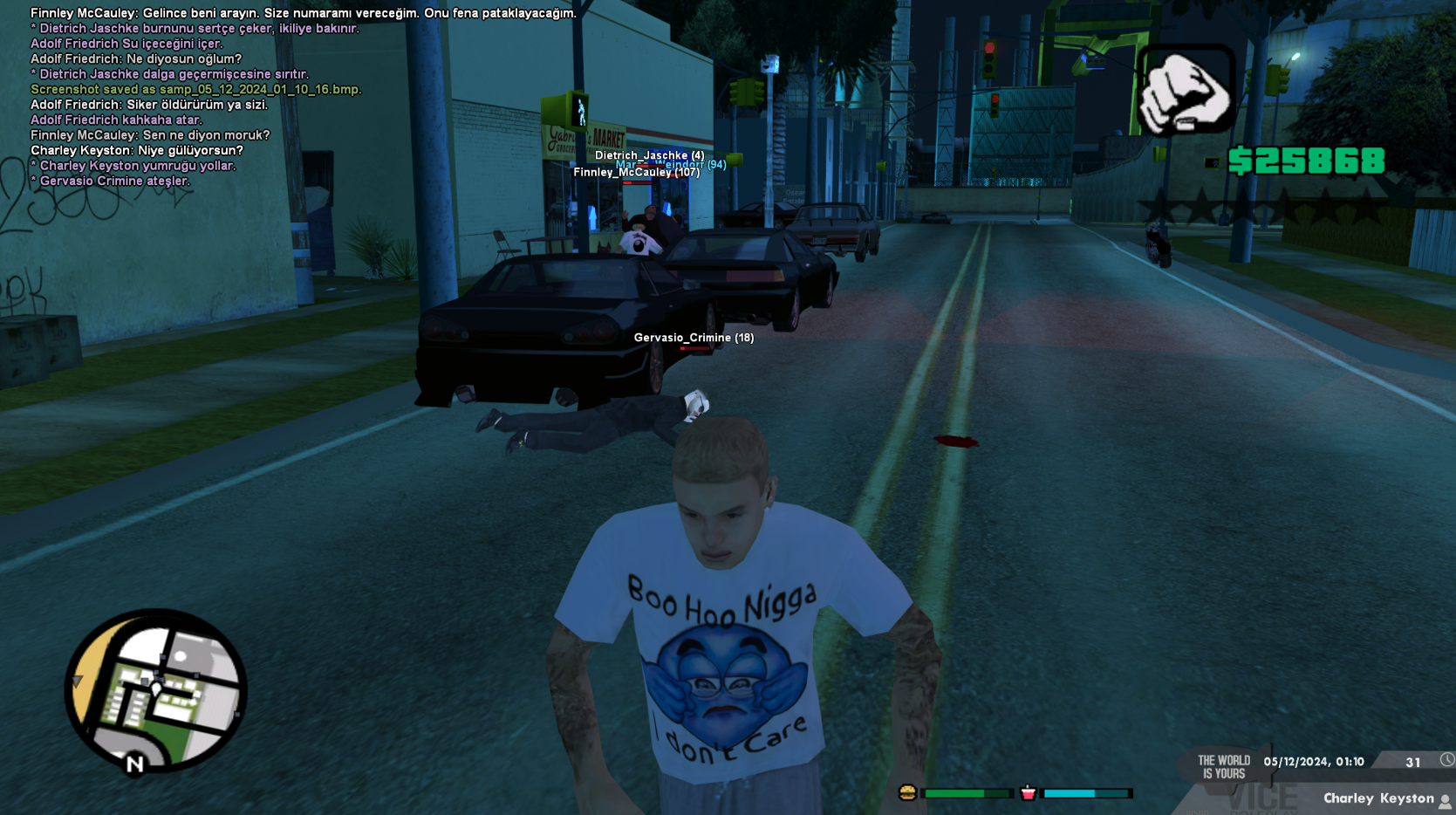Select the fist weapon icon
This screenshot has width=1456, height=815.
tap(1186, 92)
